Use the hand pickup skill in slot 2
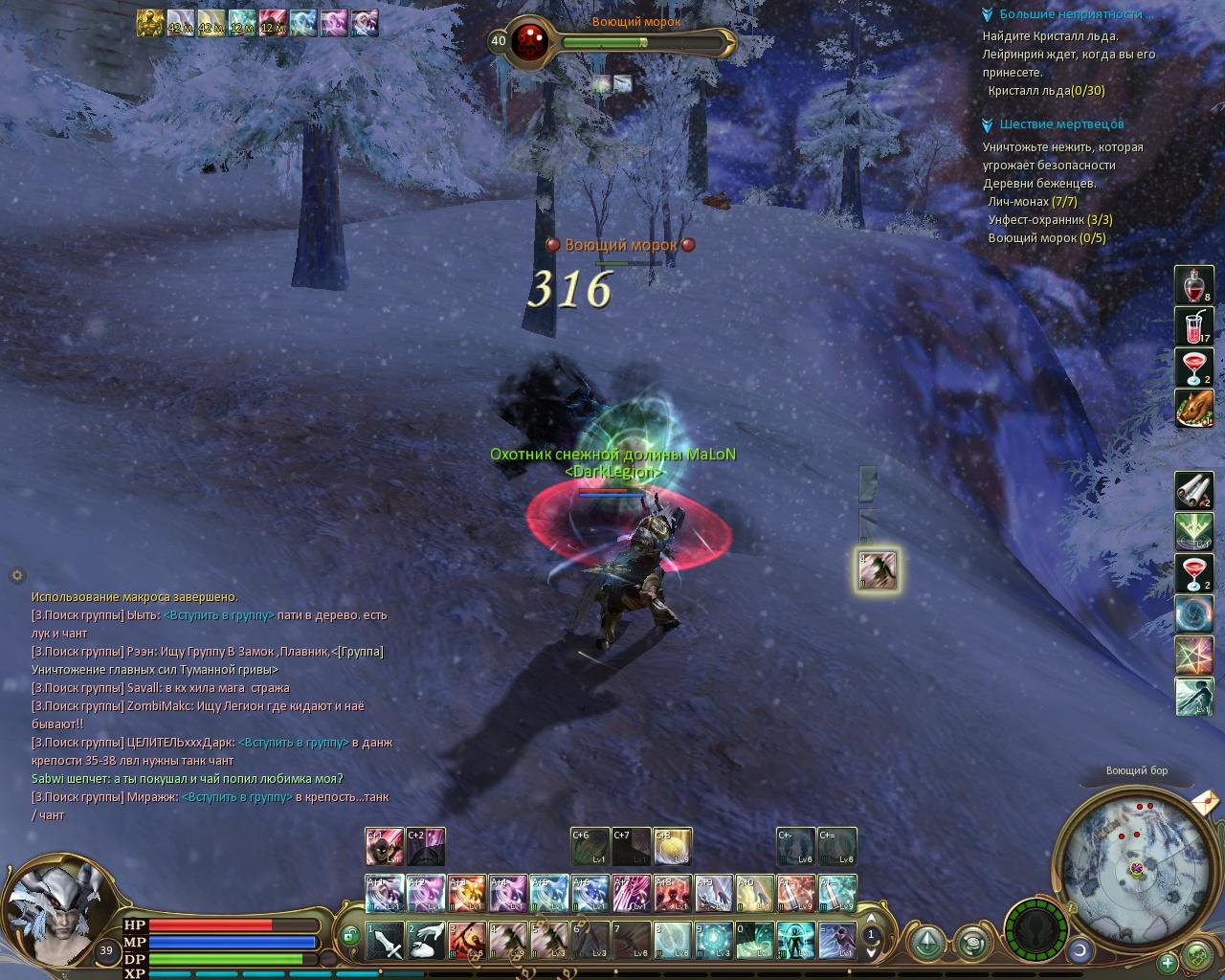The width and height of the screenshot is (1225, 980). (426, 941)
